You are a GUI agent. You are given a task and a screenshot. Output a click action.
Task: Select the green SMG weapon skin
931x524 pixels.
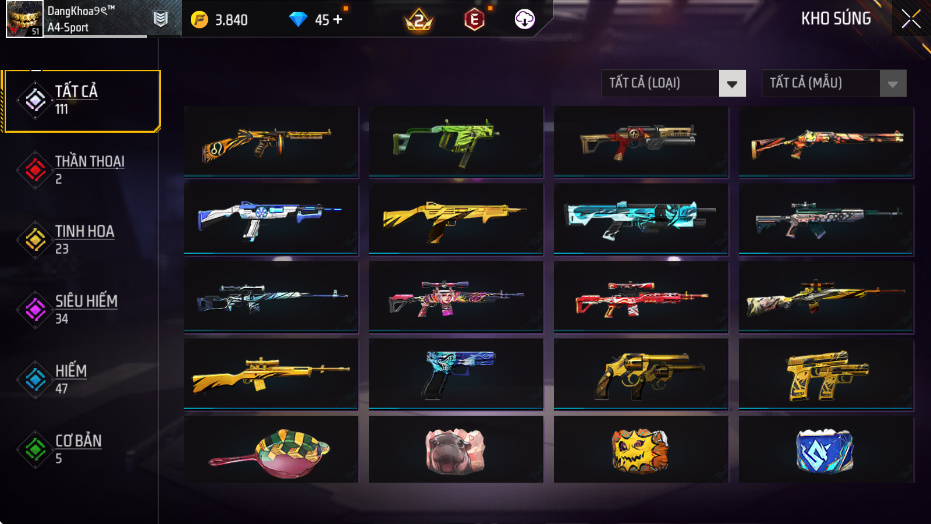[x=456, y=141]
